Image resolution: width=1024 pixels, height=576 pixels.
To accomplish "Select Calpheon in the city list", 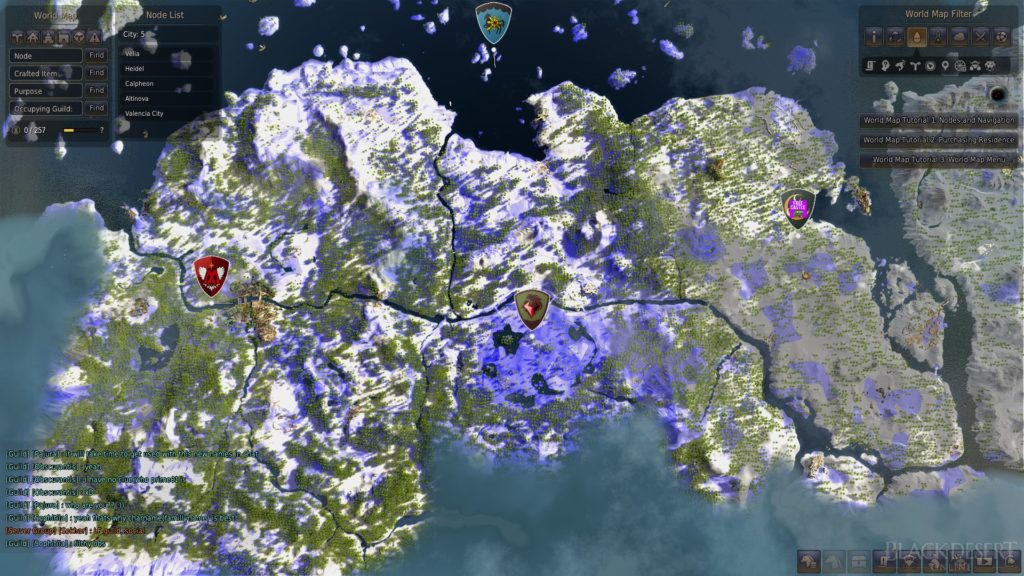I will click(138, 83).
